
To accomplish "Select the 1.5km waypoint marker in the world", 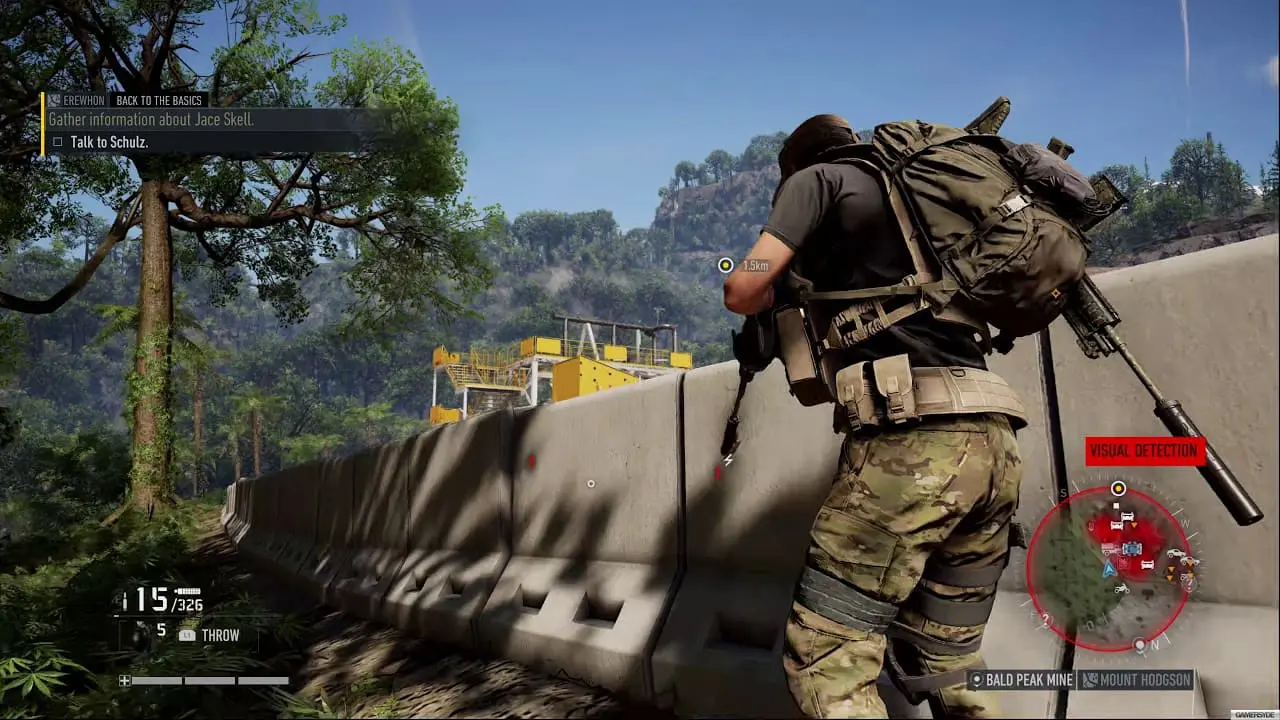I will 726,264.
